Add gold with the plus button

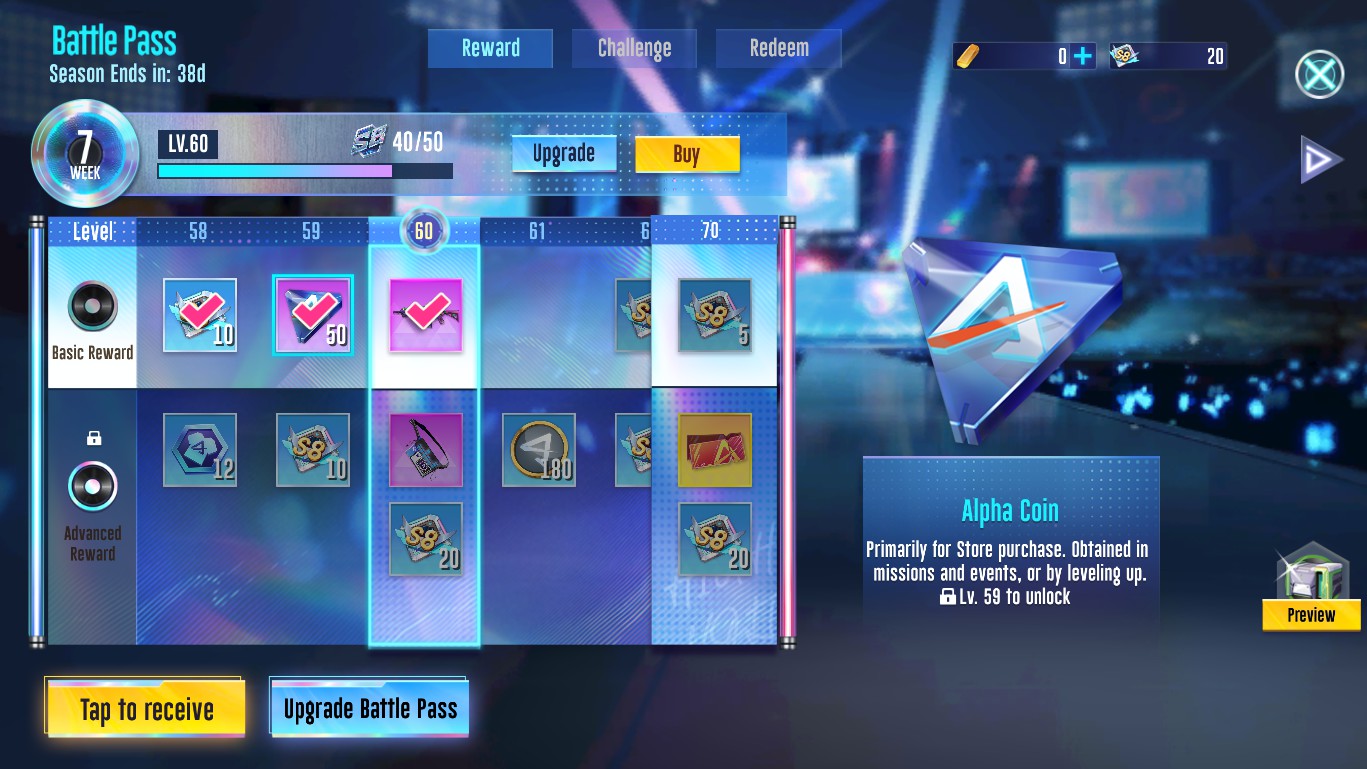(1082, 56)
